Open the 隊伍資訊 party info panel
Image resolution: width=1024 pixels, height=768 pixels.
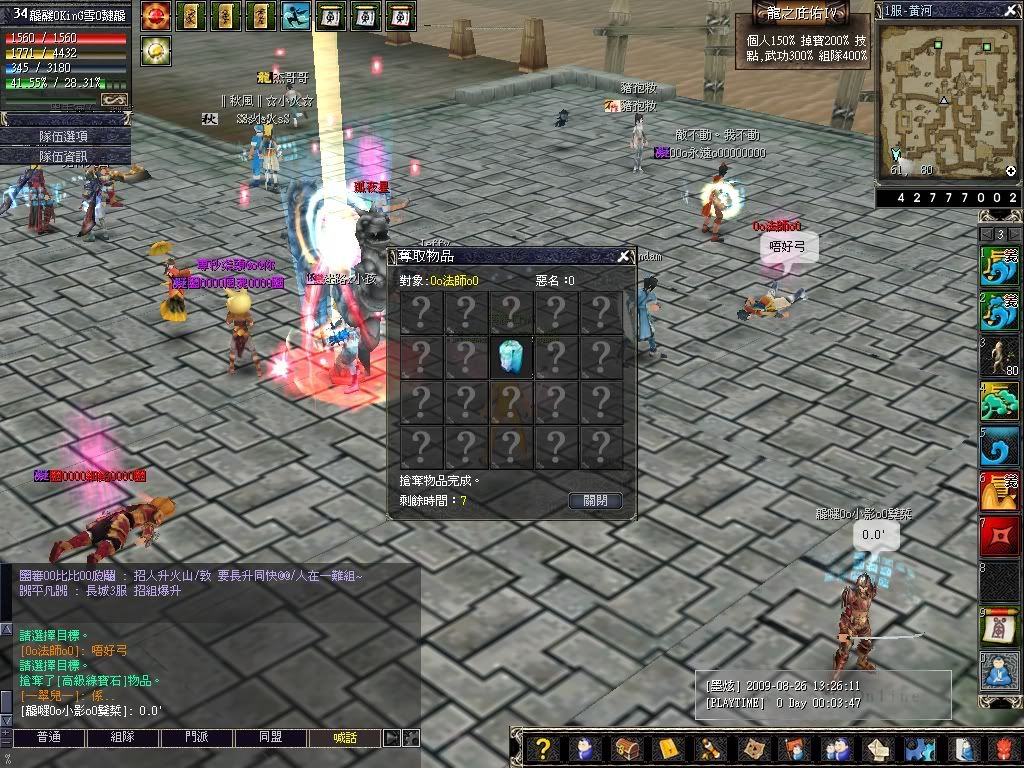[64, 156]
